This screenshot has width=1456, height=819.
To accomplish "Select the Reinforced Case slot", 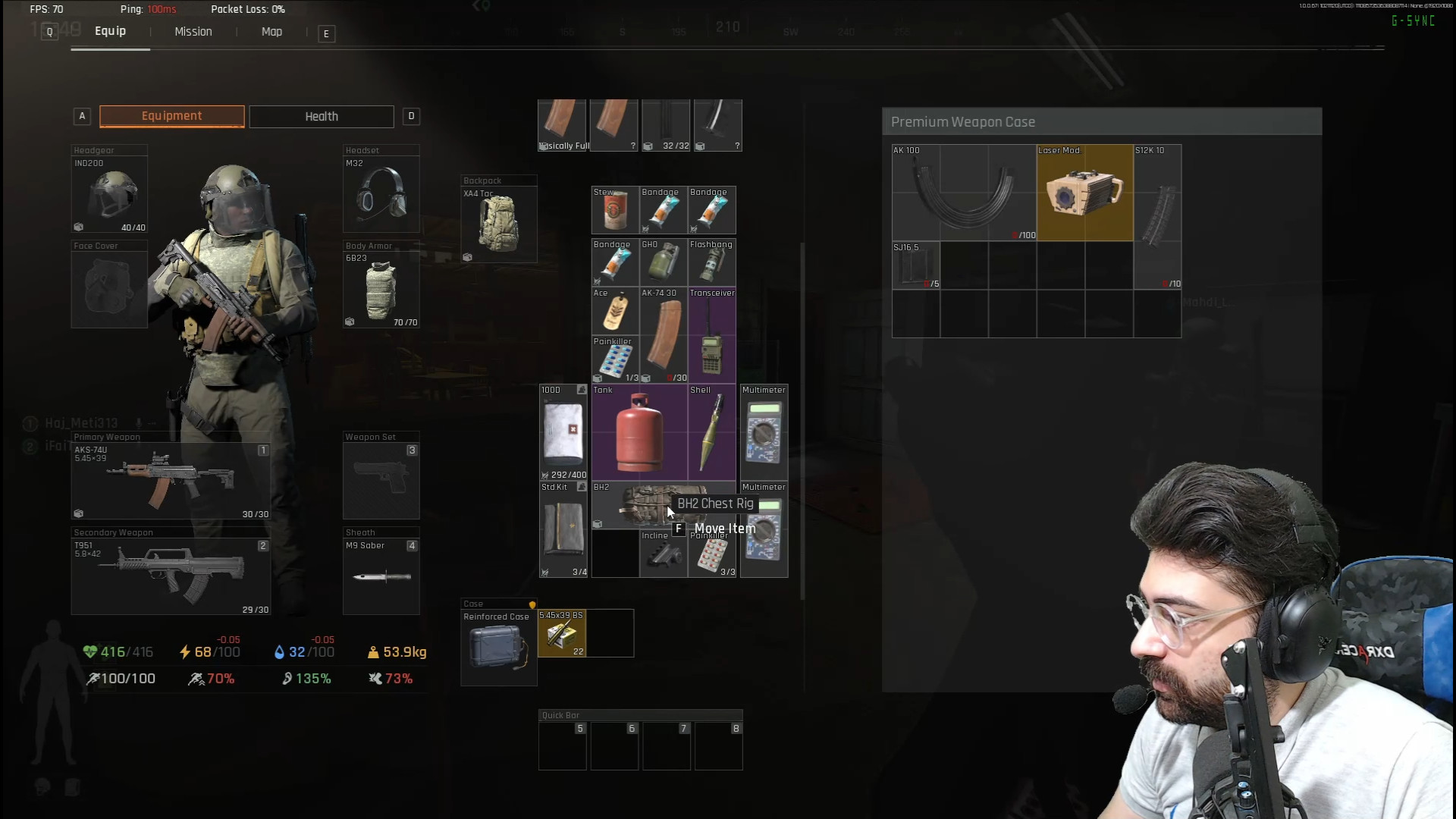I will pyautogui.click(x=498, y=648).
